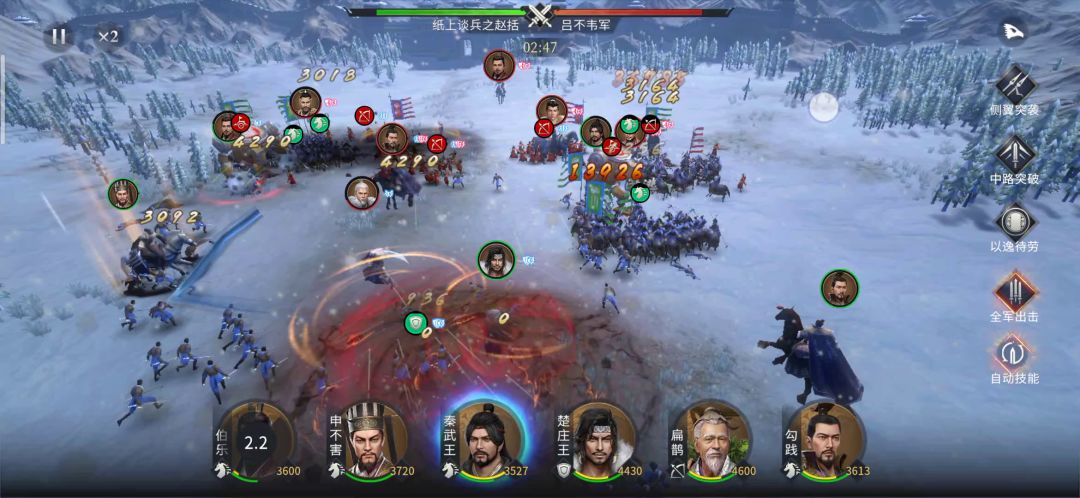
Task: Activate the 侧翼突袭 flank raid tactic
Action: (1015, 83)
